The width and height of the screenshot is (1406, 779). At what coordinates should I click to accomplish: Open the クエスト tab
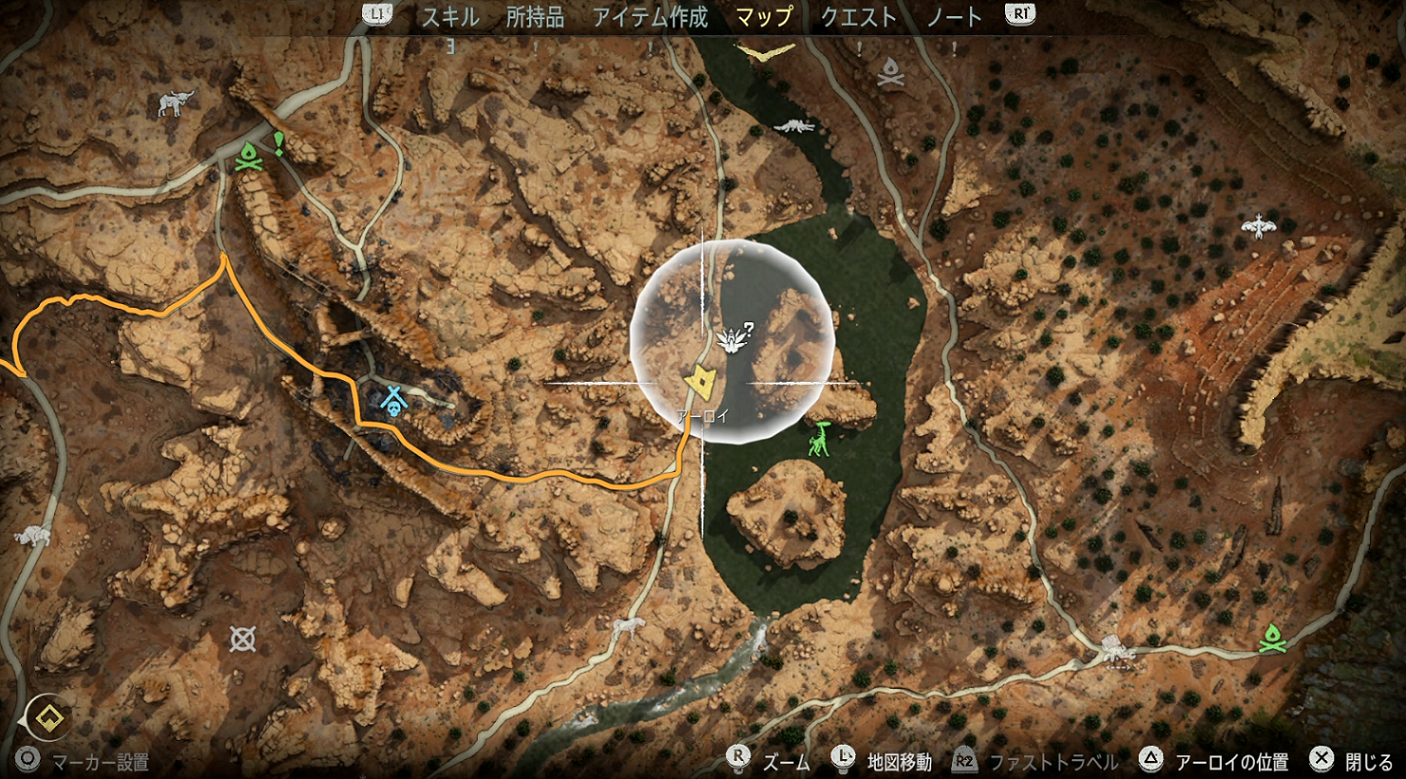(858, 17)
